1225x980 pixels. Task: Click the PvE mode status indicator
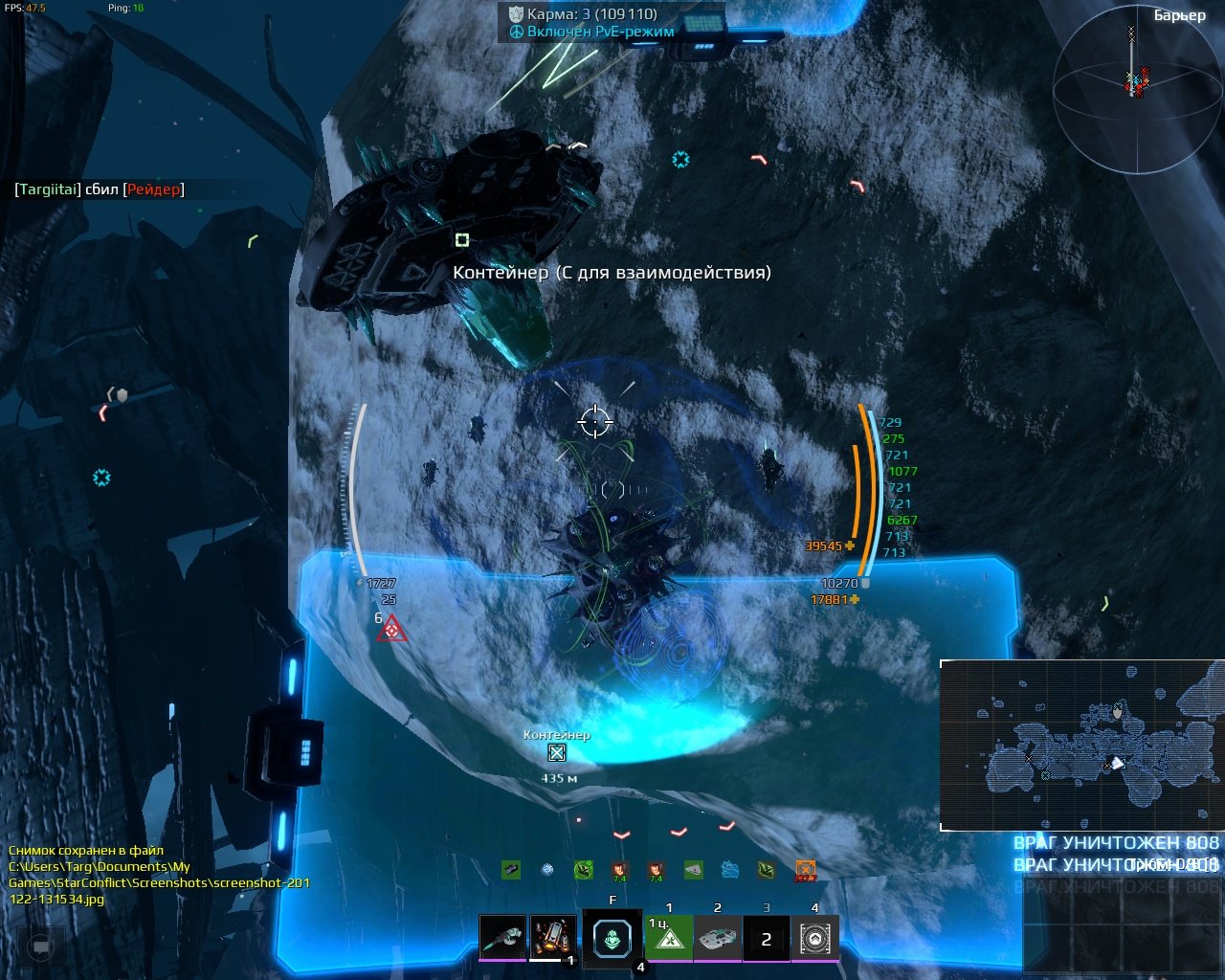(x=591, y=32)
